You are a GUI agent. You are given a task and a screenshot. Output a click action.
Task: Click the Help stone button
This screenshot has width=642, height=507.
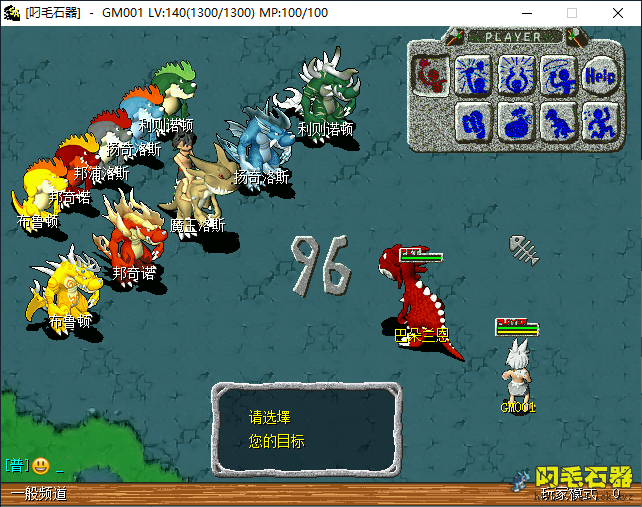coord(600,73)
